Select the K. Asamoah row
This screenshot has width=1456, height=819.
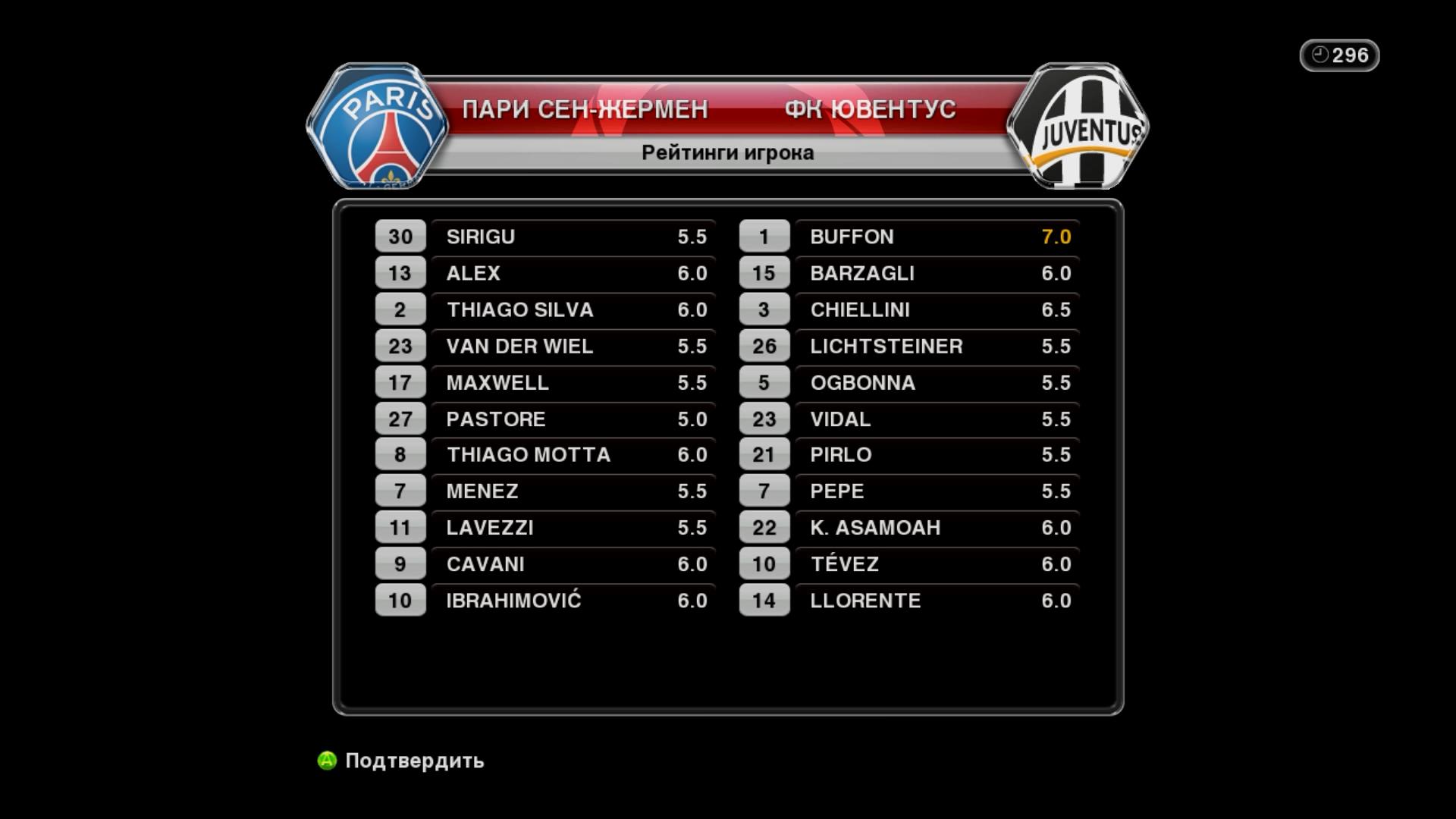coord(937,528)
